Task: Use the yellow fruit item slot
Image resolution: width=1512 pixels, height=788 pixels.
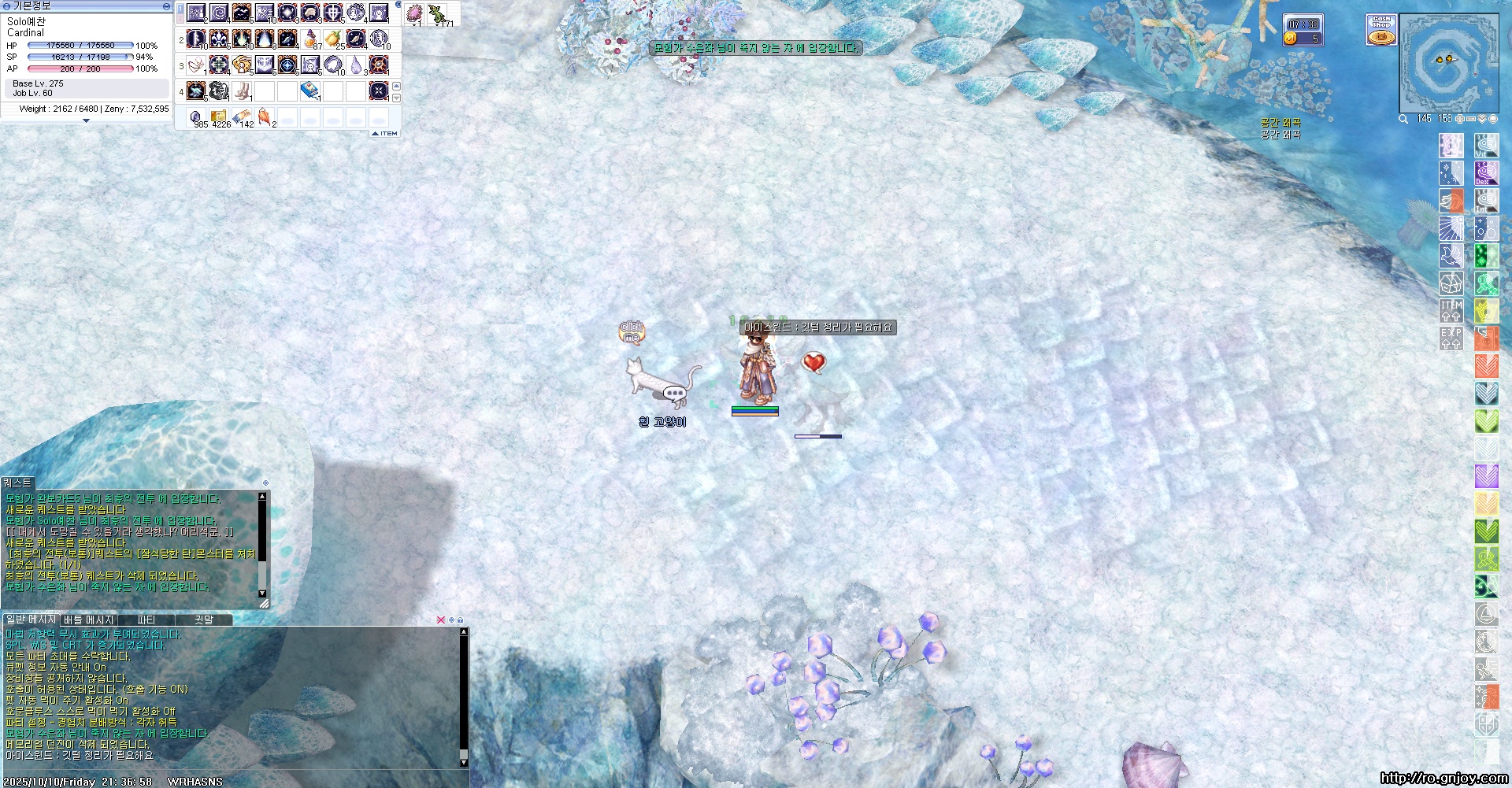Action: [x=333, y=39]
